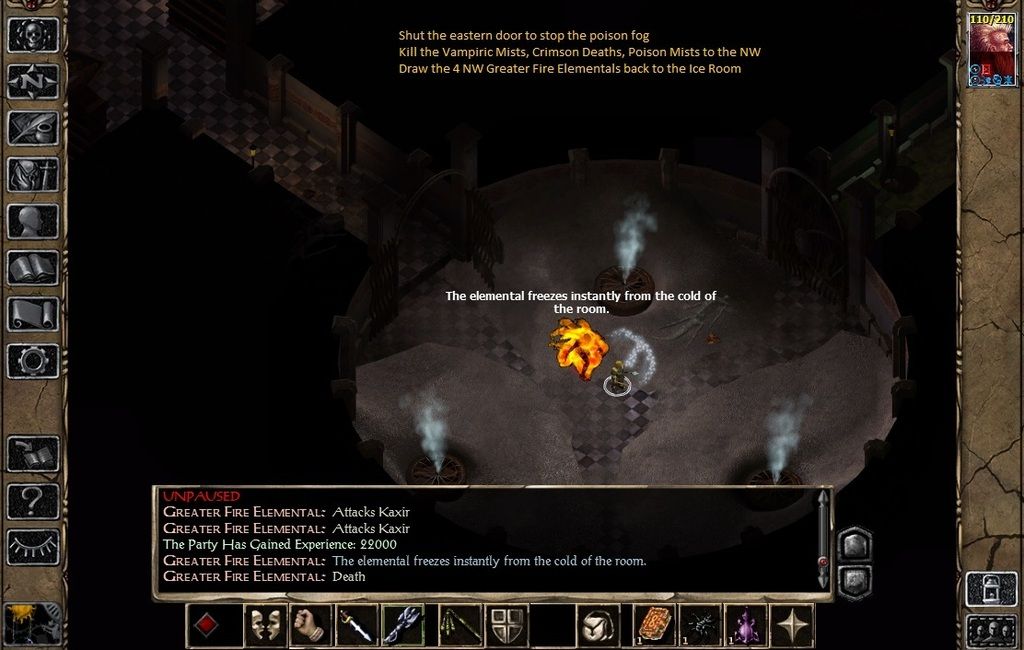This screenshot has height=650, width=1024.
Task: Activate the shield guard action button
Action: click(x=507, y=625)
